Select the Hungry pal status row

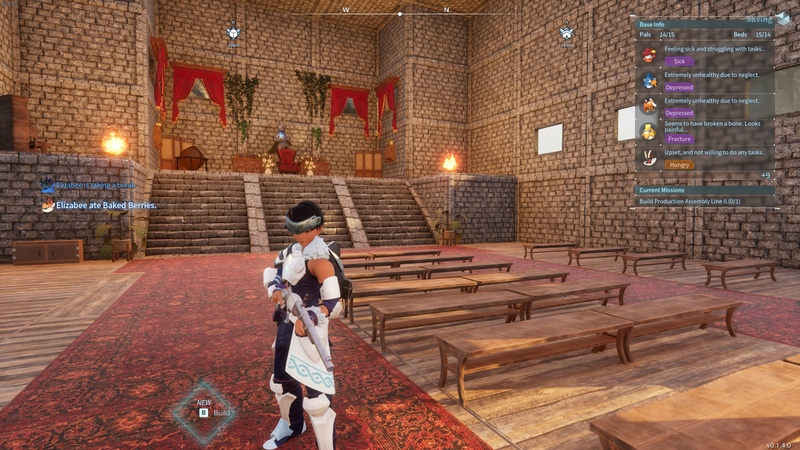(705, 157)
